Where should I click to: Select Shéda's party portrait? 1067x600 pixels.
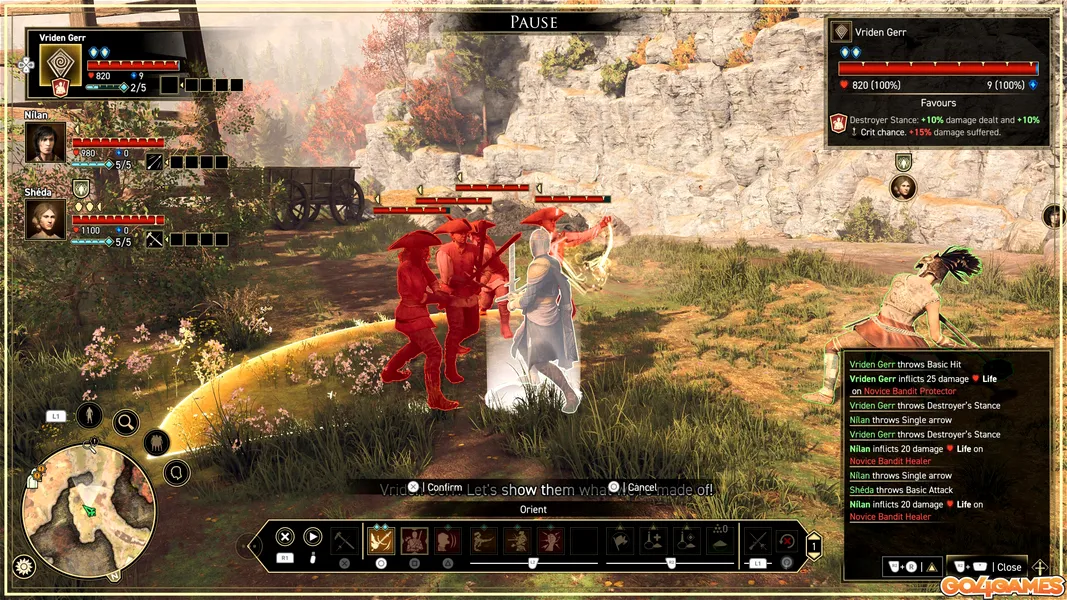[45, 220]
